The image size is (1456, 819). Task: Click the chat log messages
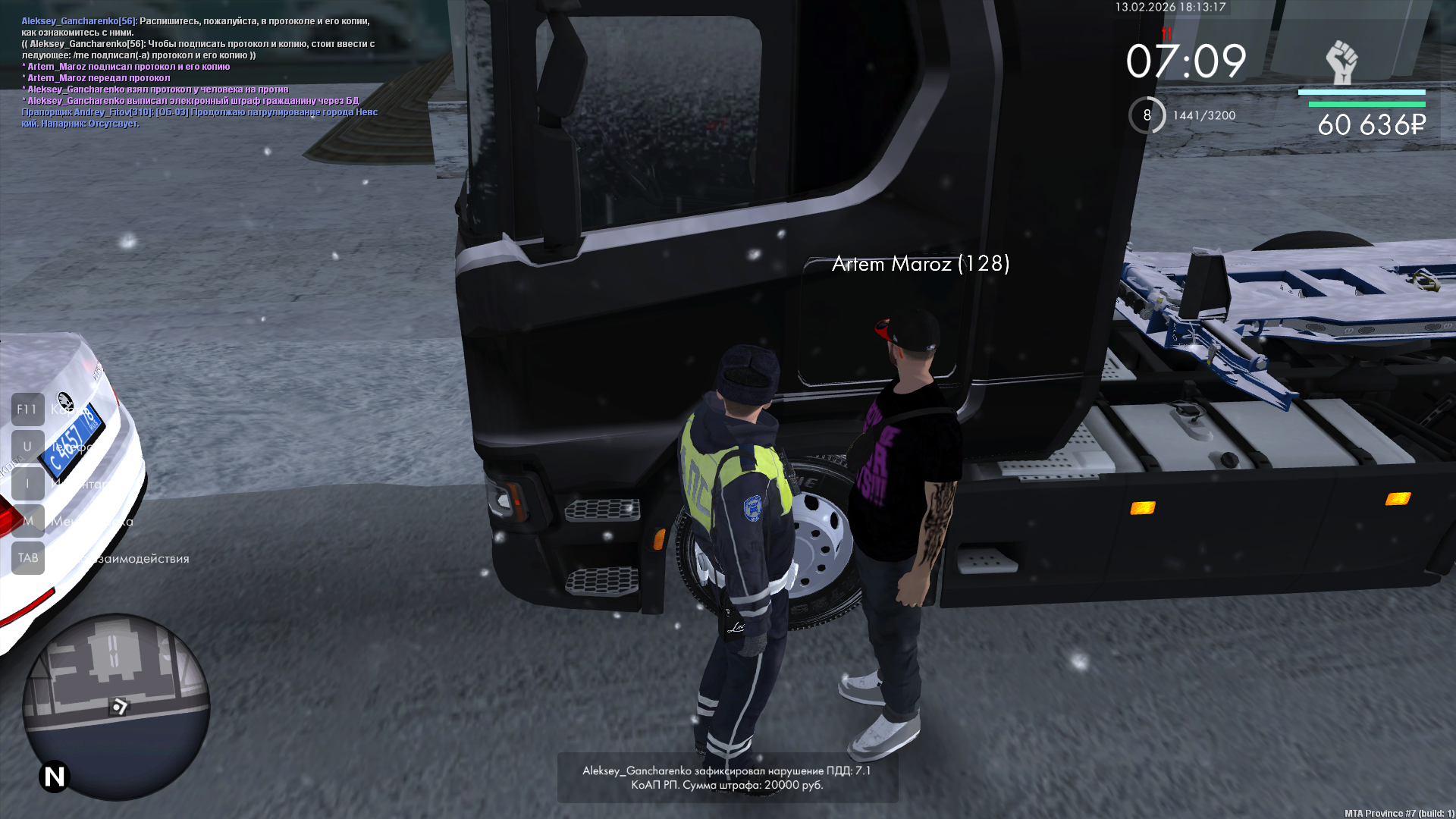[199, 72]
